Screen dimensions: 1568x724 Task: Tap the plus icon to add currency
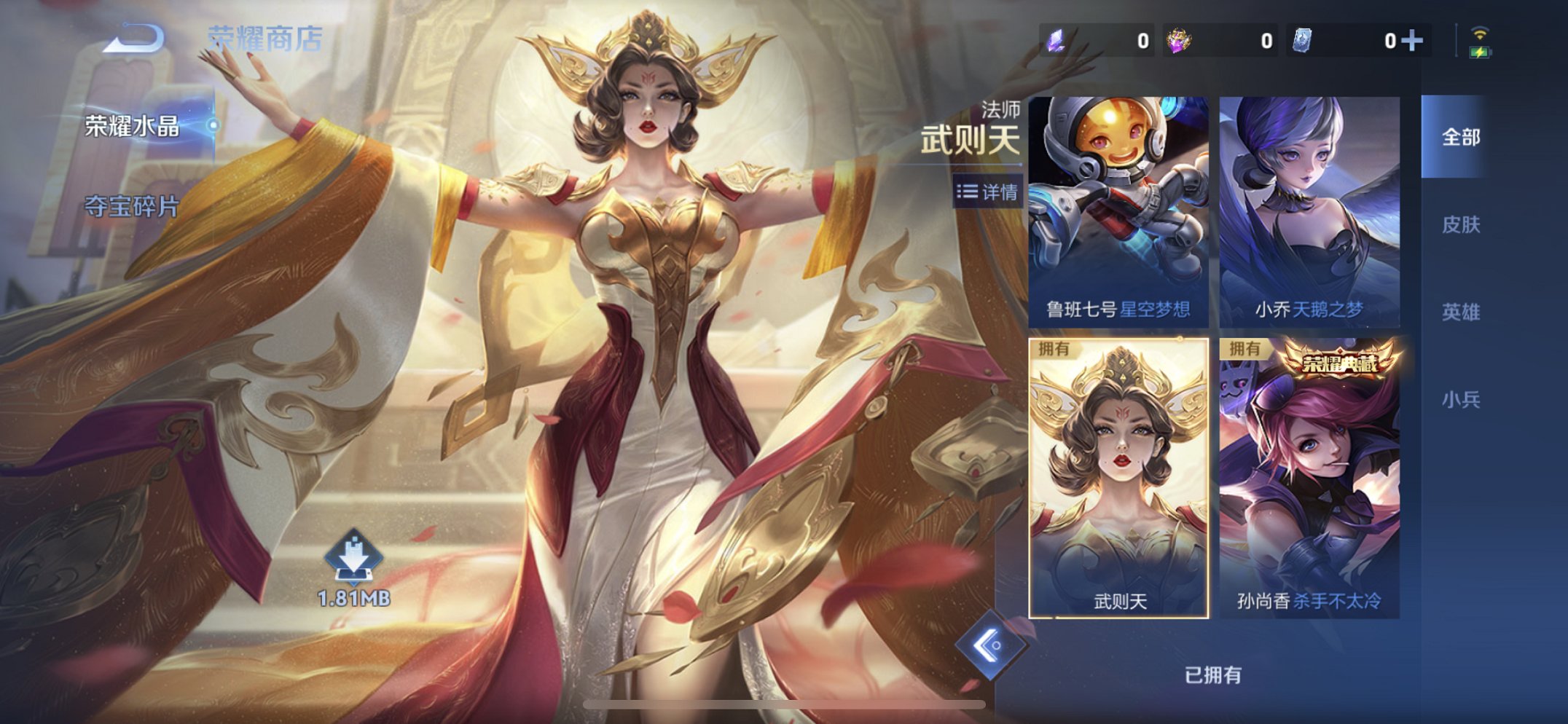1413,42
